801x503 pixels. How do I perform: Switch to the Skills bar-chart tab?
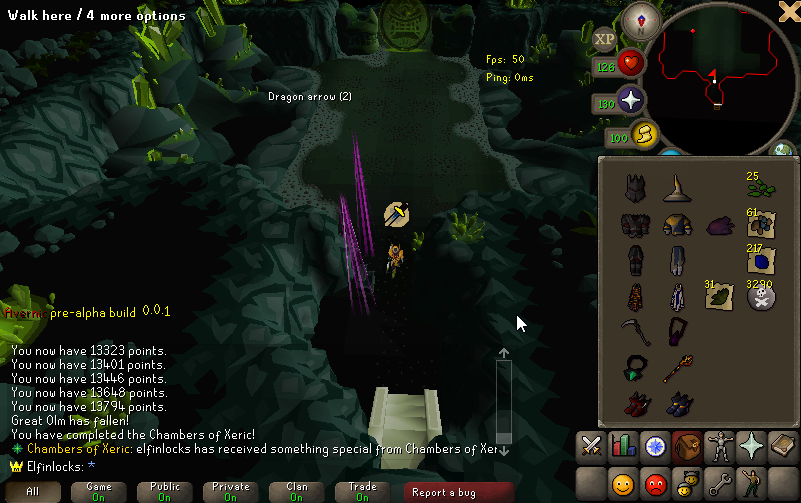(x=623, y=444)
